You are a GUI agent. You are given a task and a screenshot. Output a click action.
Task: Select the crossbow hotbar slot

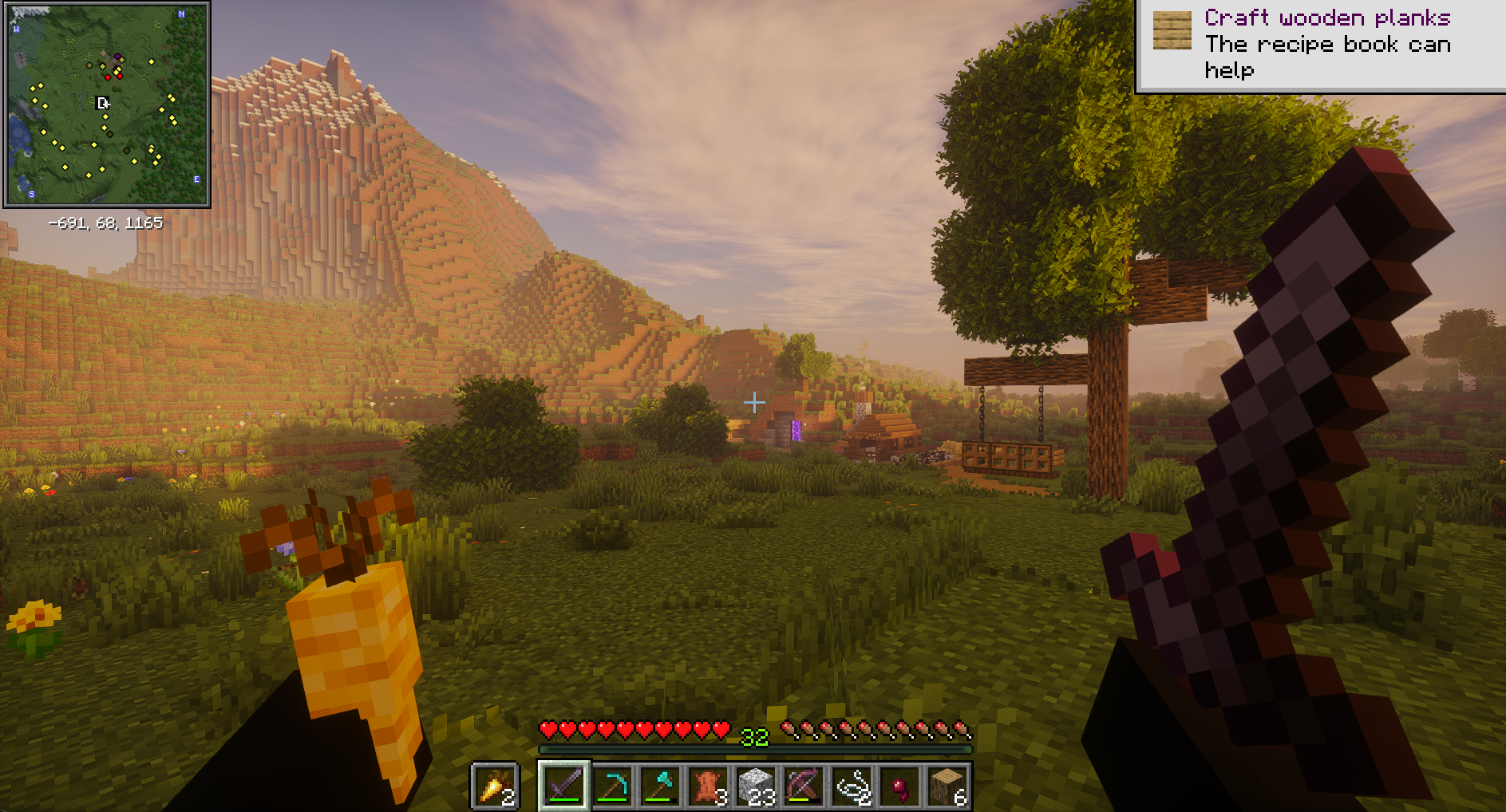click(804, 786)
